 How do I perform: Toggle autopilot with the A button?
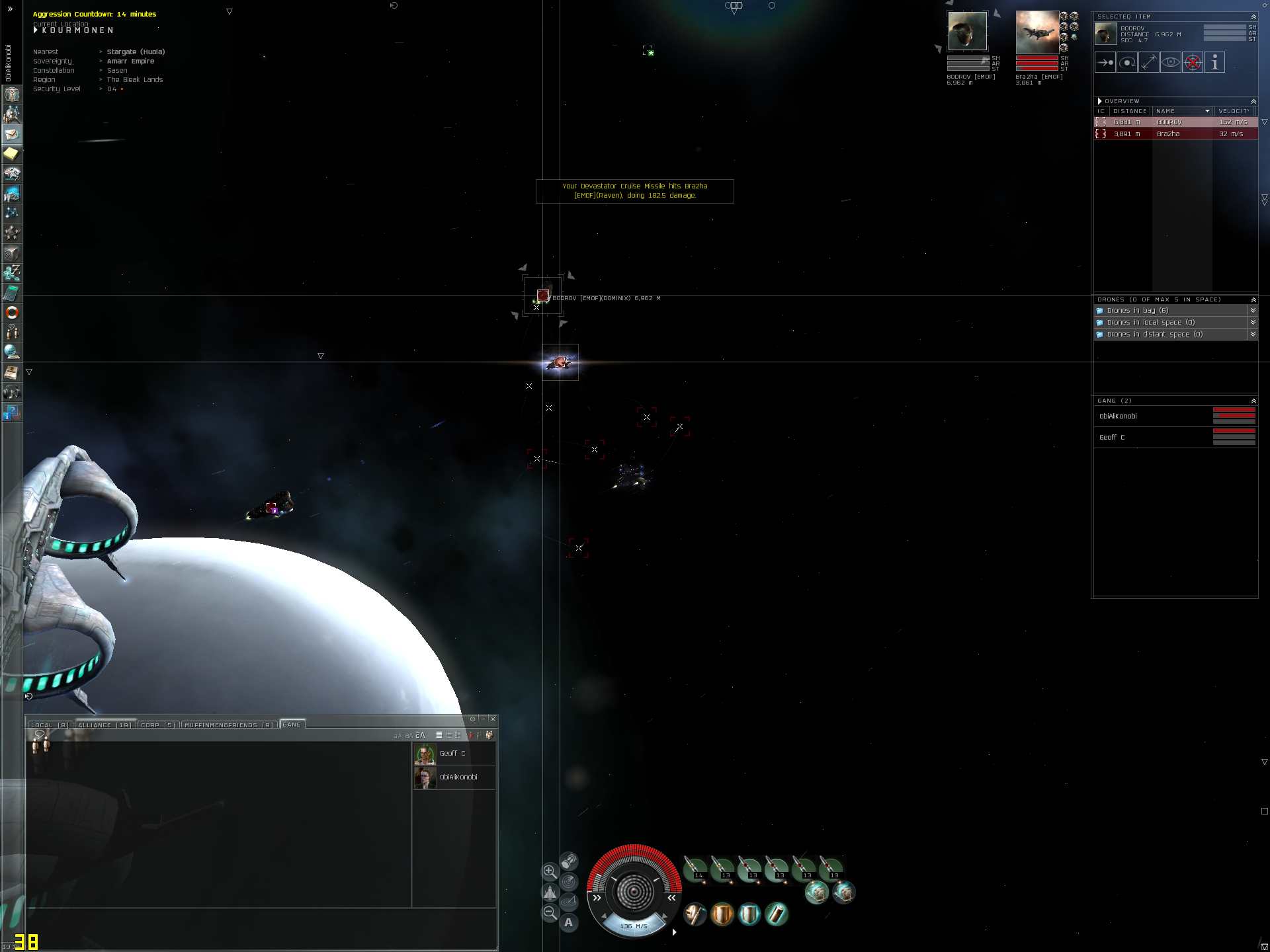[x=569, y=923]
